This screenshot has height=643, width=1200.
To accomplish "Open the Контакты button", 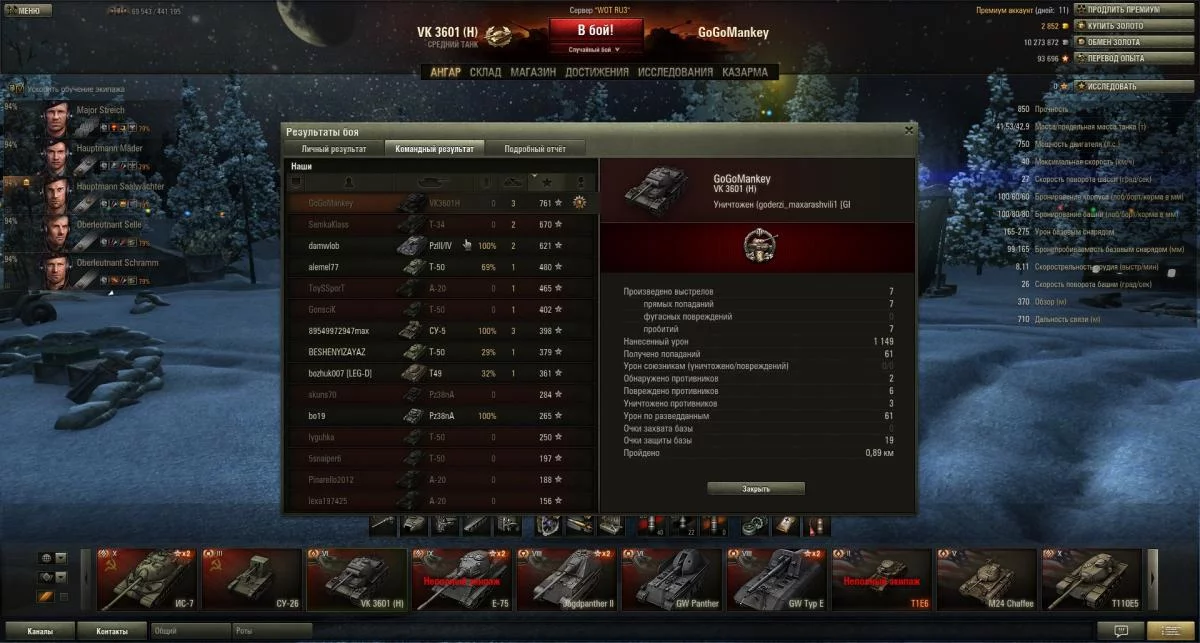I will click(112, 631).
